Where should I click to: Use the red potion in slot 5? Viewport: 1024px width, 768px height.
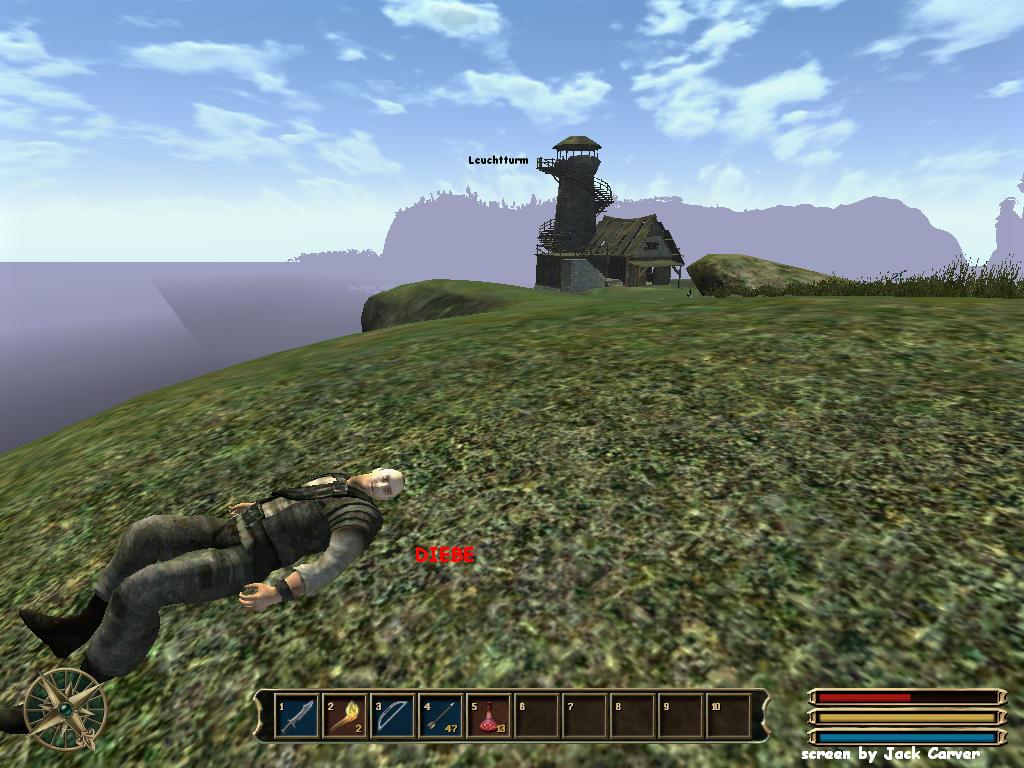tap(489, 716)
